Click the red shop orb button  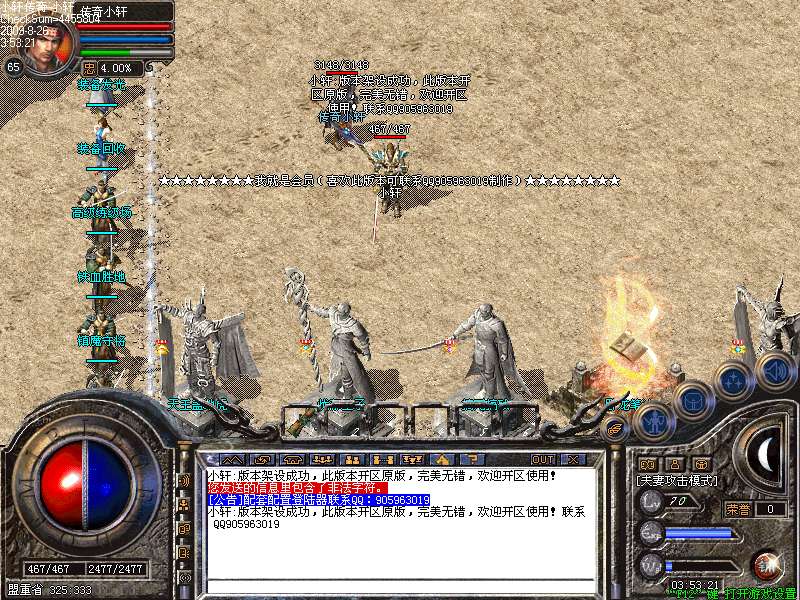768,566
